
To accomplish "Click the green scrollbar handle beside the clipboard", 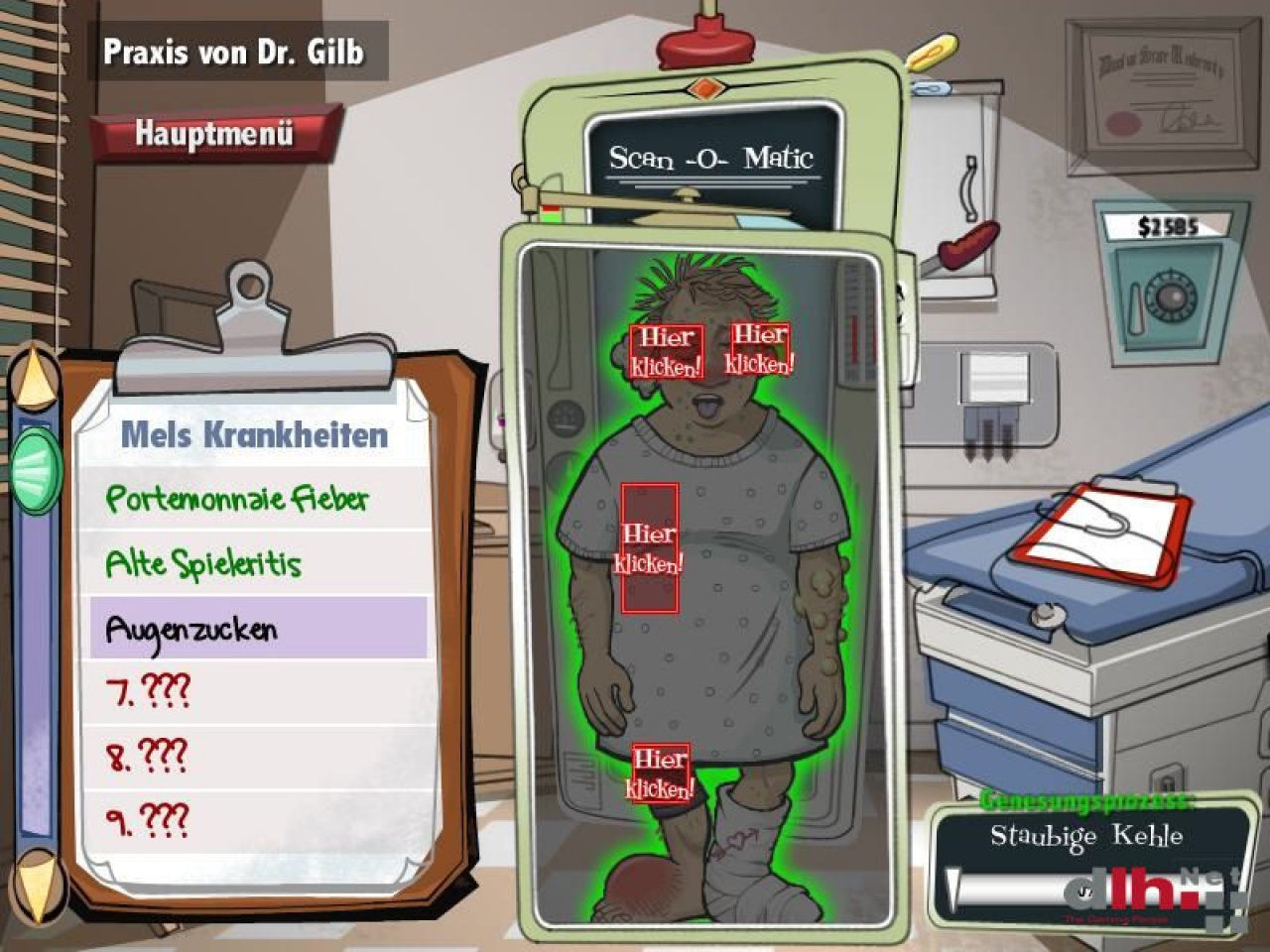I will pyautogui.click(x=37, y=468).
